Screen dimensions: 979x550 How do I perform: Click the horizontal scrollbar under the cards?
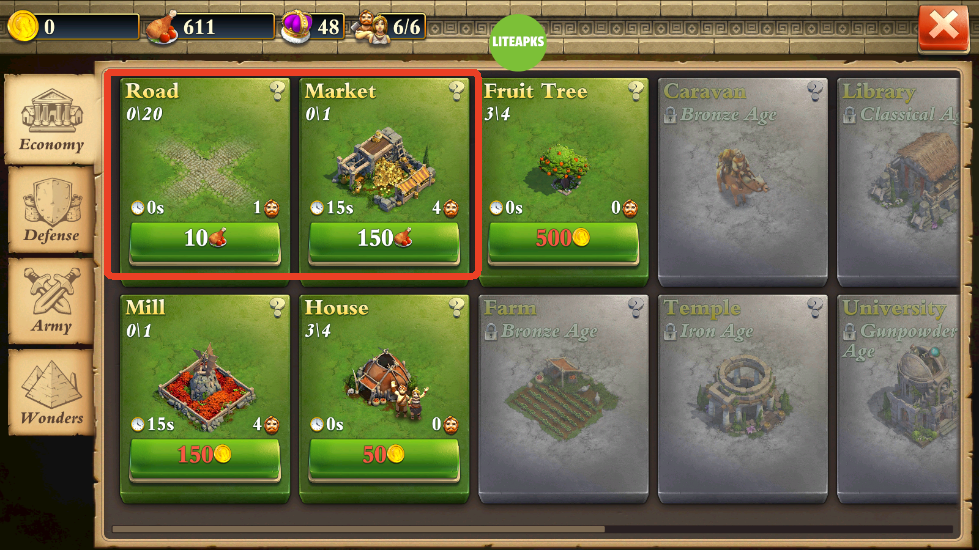pyautogui.click(x=358, y=529)
